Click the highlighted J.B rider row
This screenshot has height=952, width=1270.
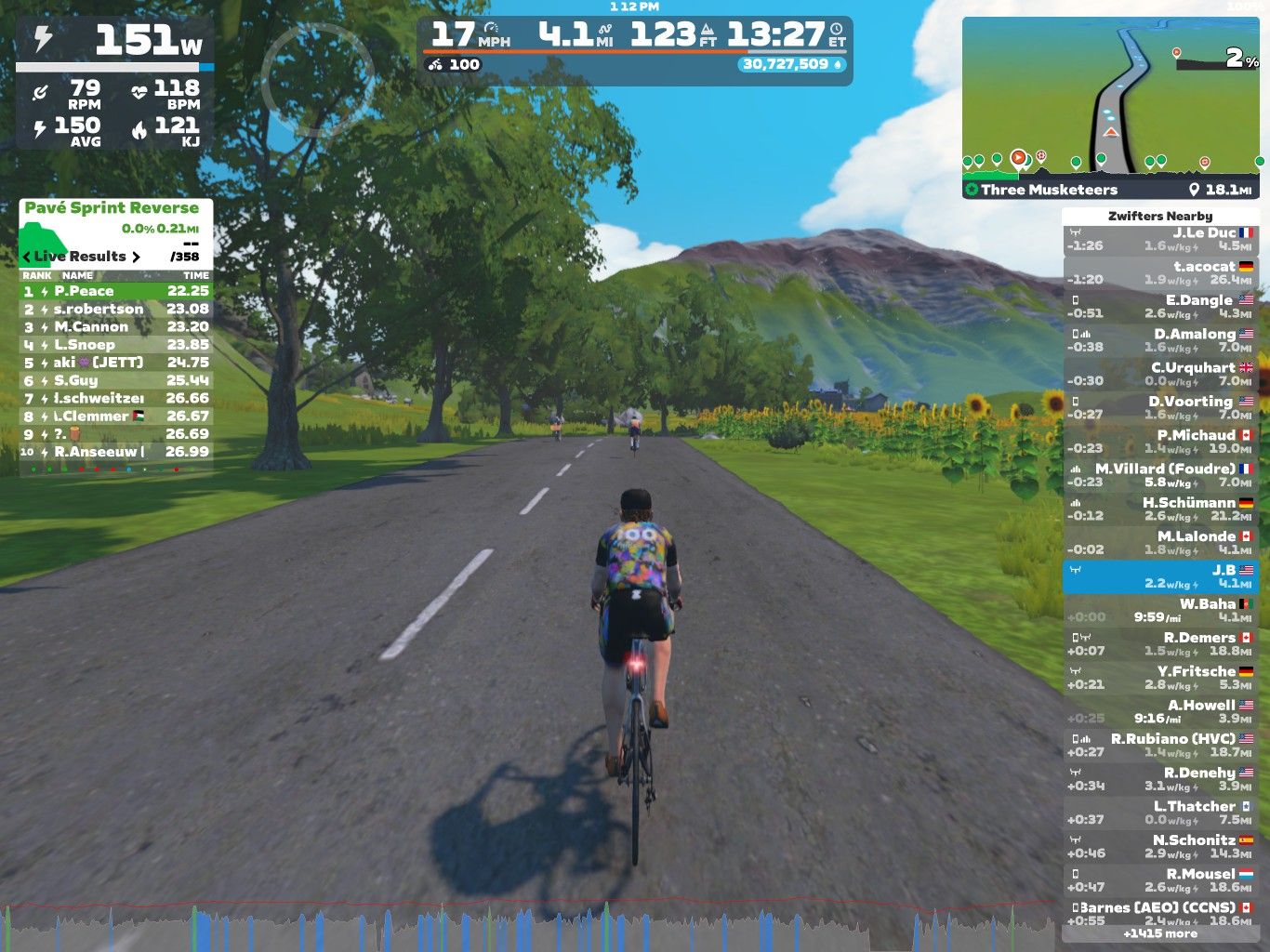pos(1160,576)
